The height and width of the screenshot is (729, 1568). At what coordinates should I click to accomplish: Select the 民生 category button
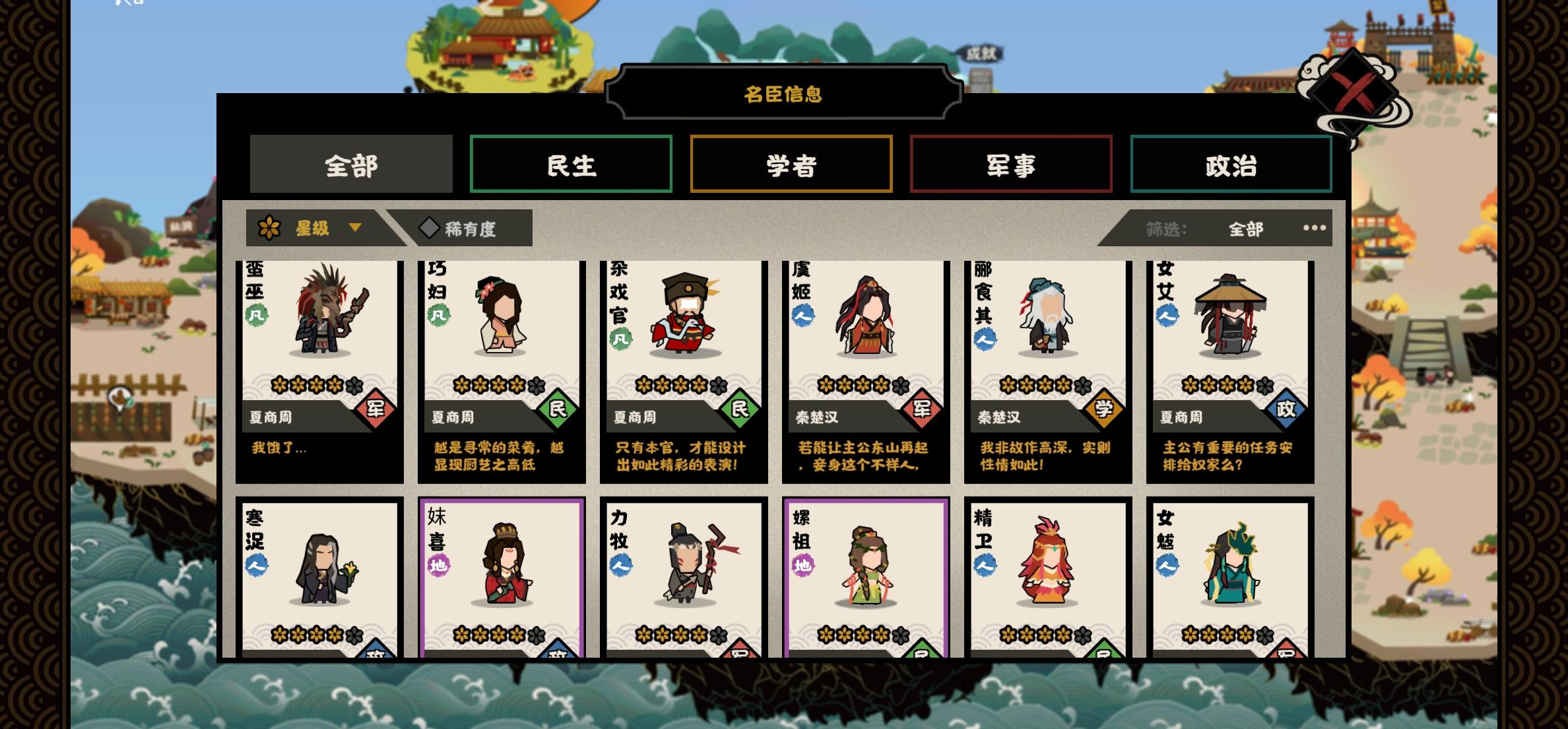click(571, 164)
